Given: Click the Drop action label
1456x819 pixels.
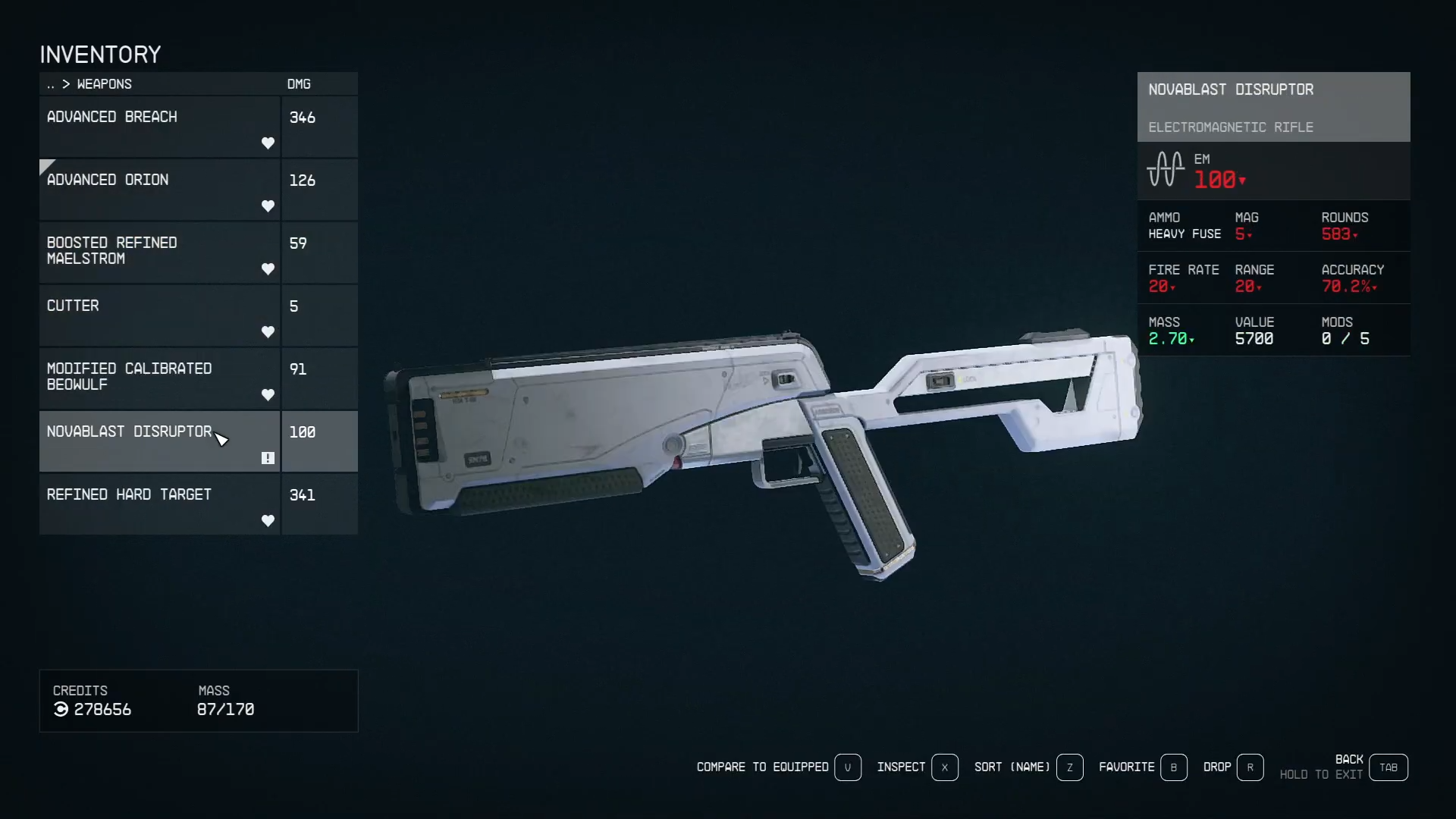Looking at the screenshot, I should pos(1217,767).
